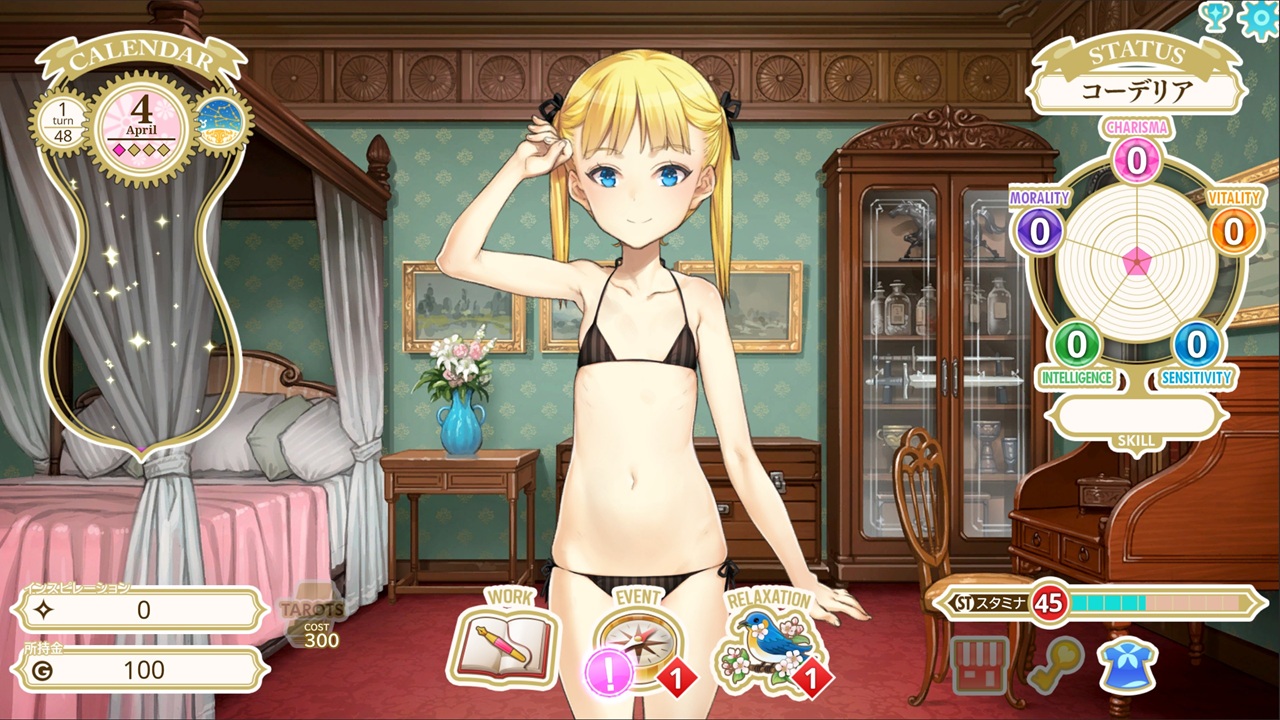Click the golden key icon
Image resolution: width=1280 pixels, height=720 pixels.
click(1054, 665)
